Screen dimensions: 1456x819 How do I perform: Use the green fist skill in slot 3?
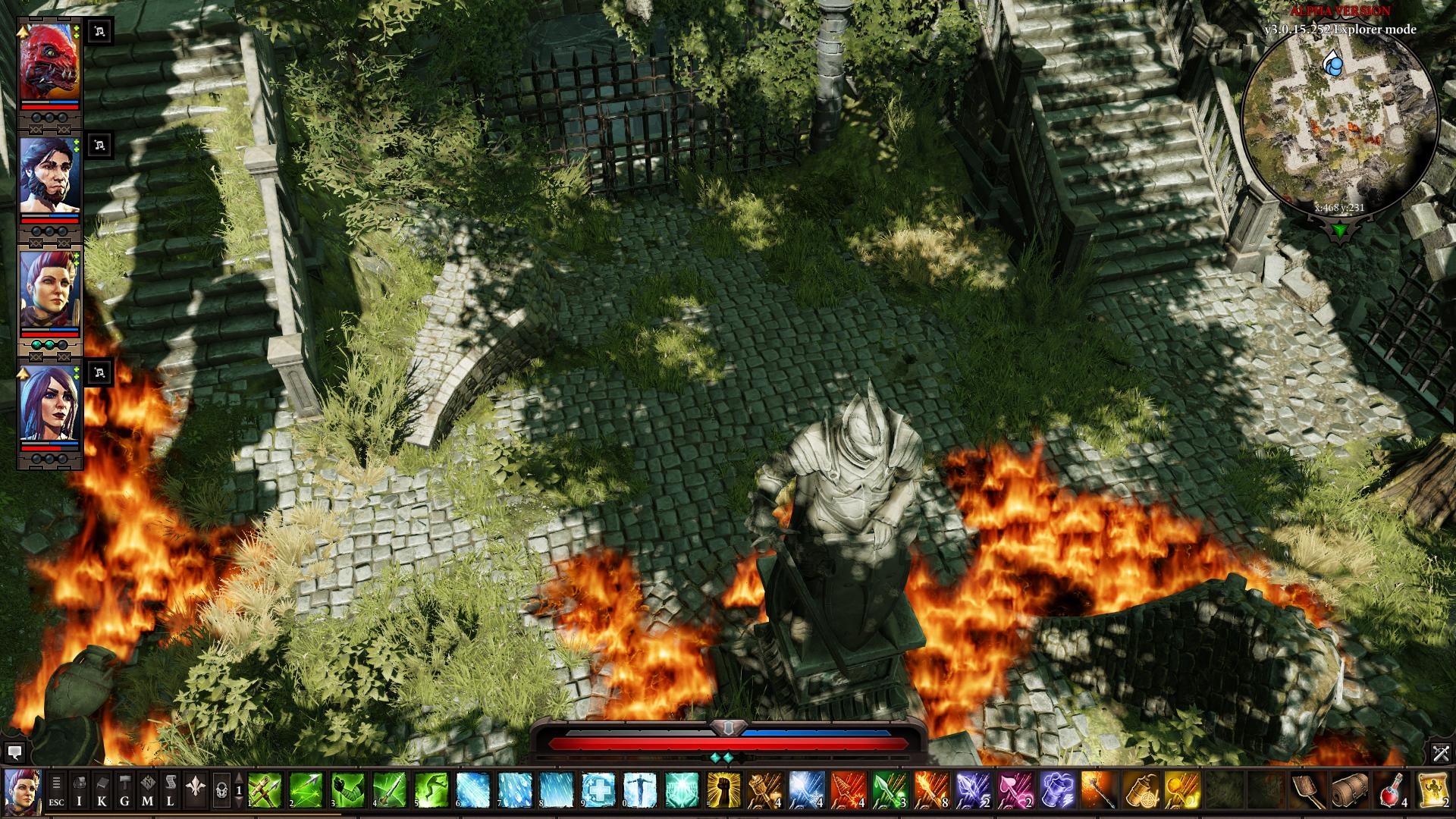(348, 792)
